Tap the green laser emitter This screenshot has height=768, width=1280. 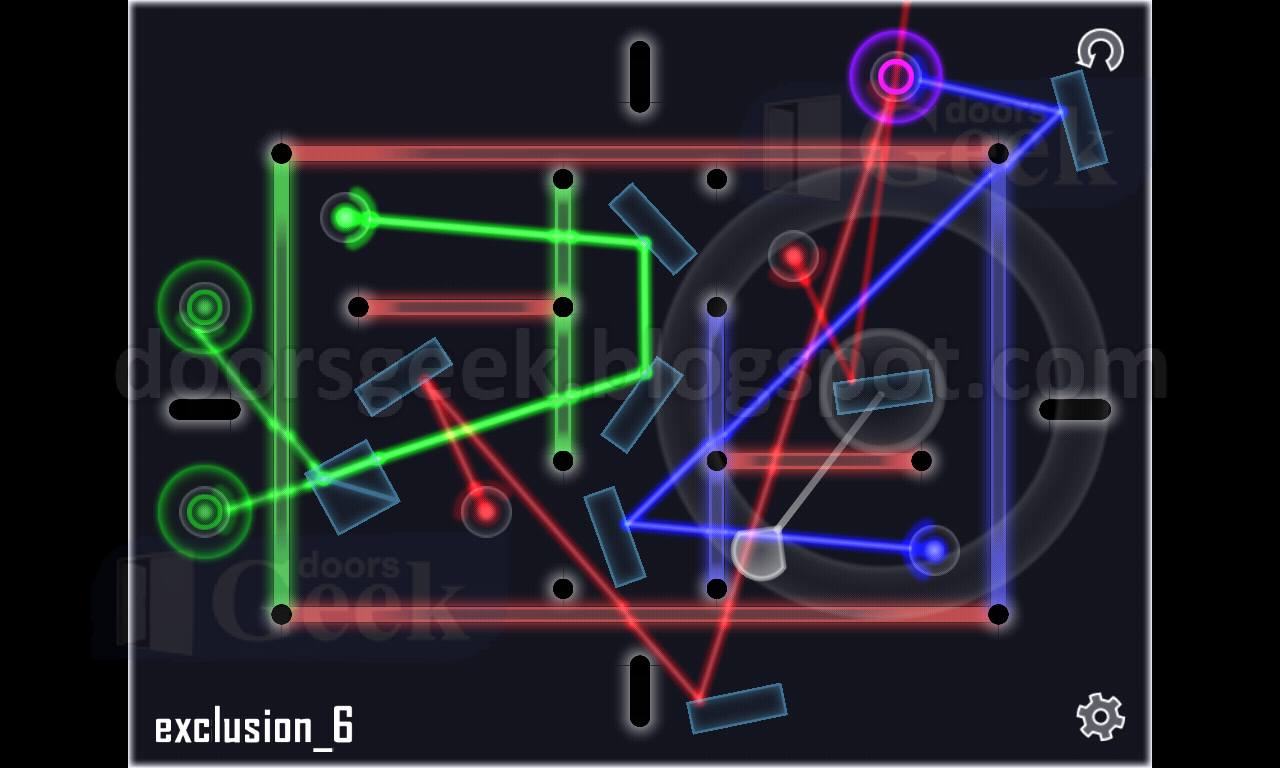point(345,217)
